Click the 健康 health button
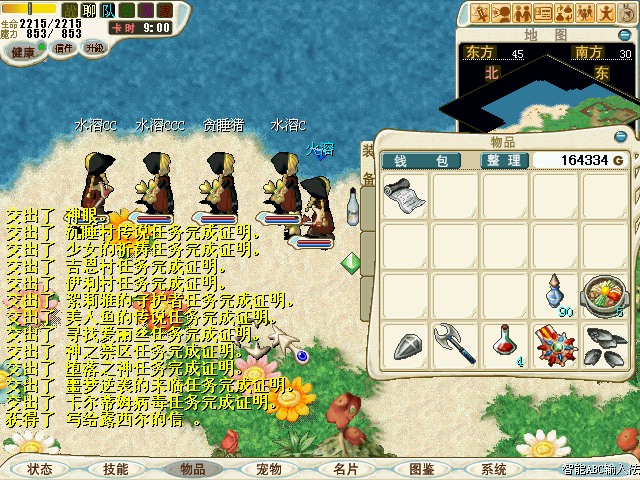 [22, 52]
